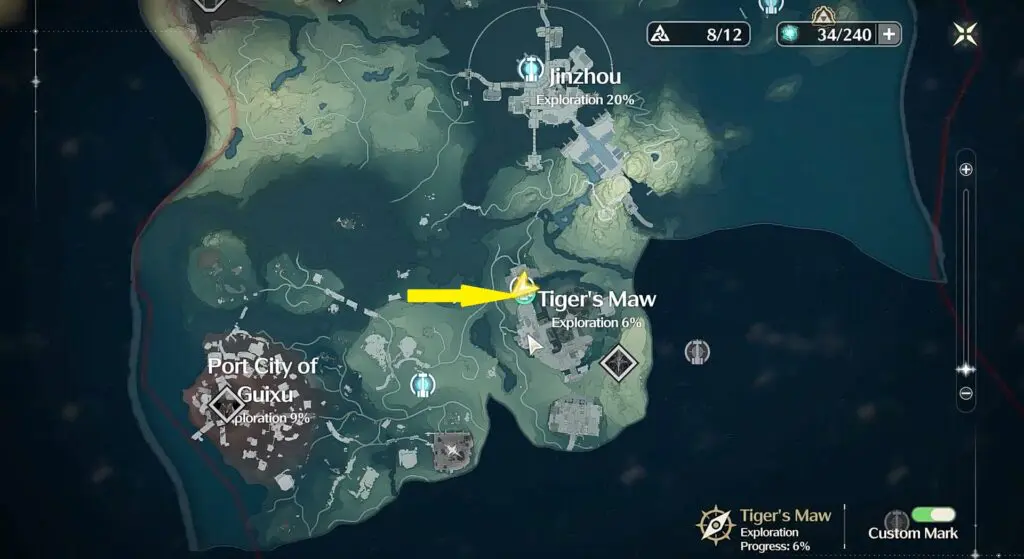Click the crossed marker on the southern building

[455, 449]
